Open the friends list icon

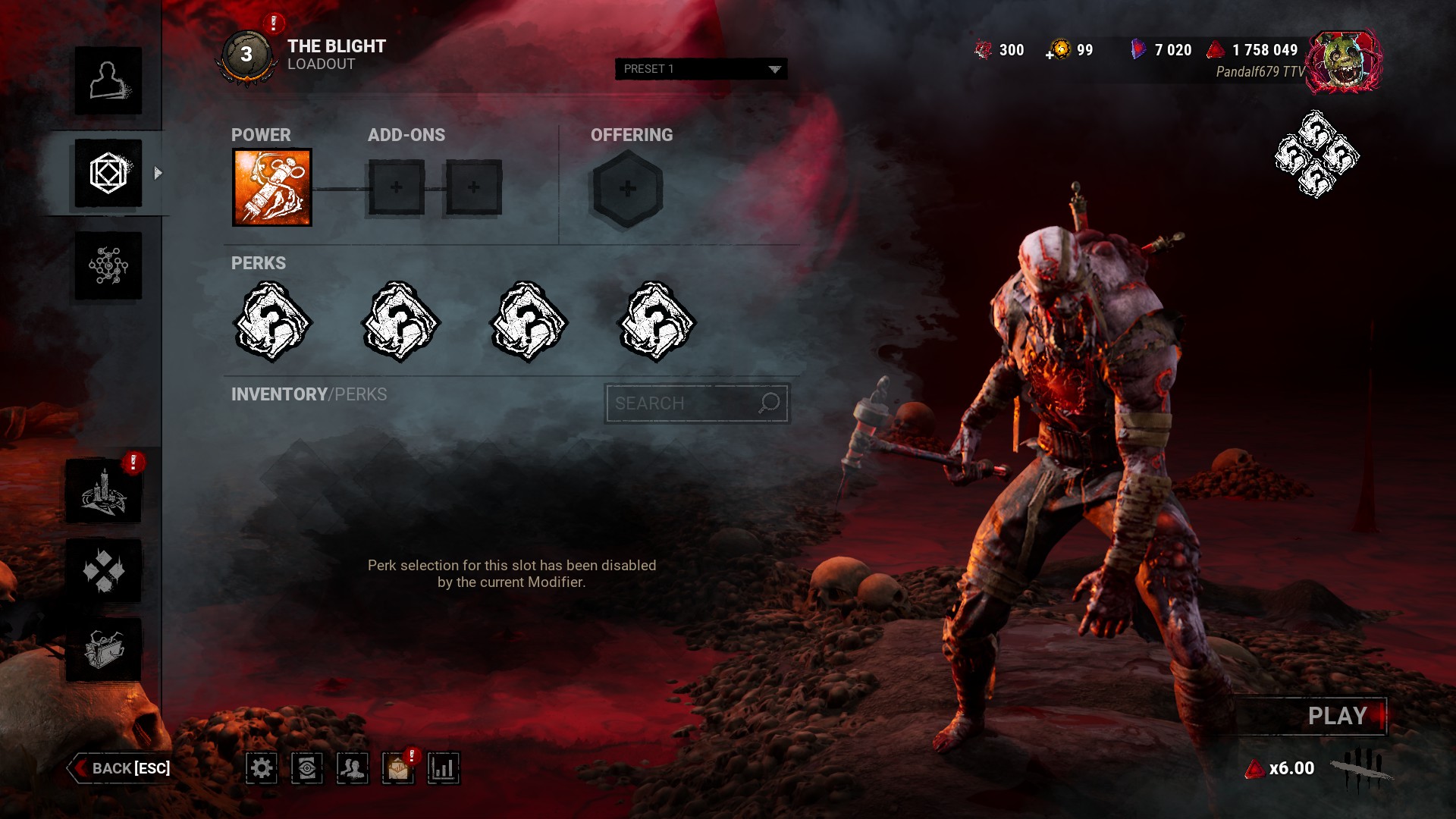(x=353, y=768)
